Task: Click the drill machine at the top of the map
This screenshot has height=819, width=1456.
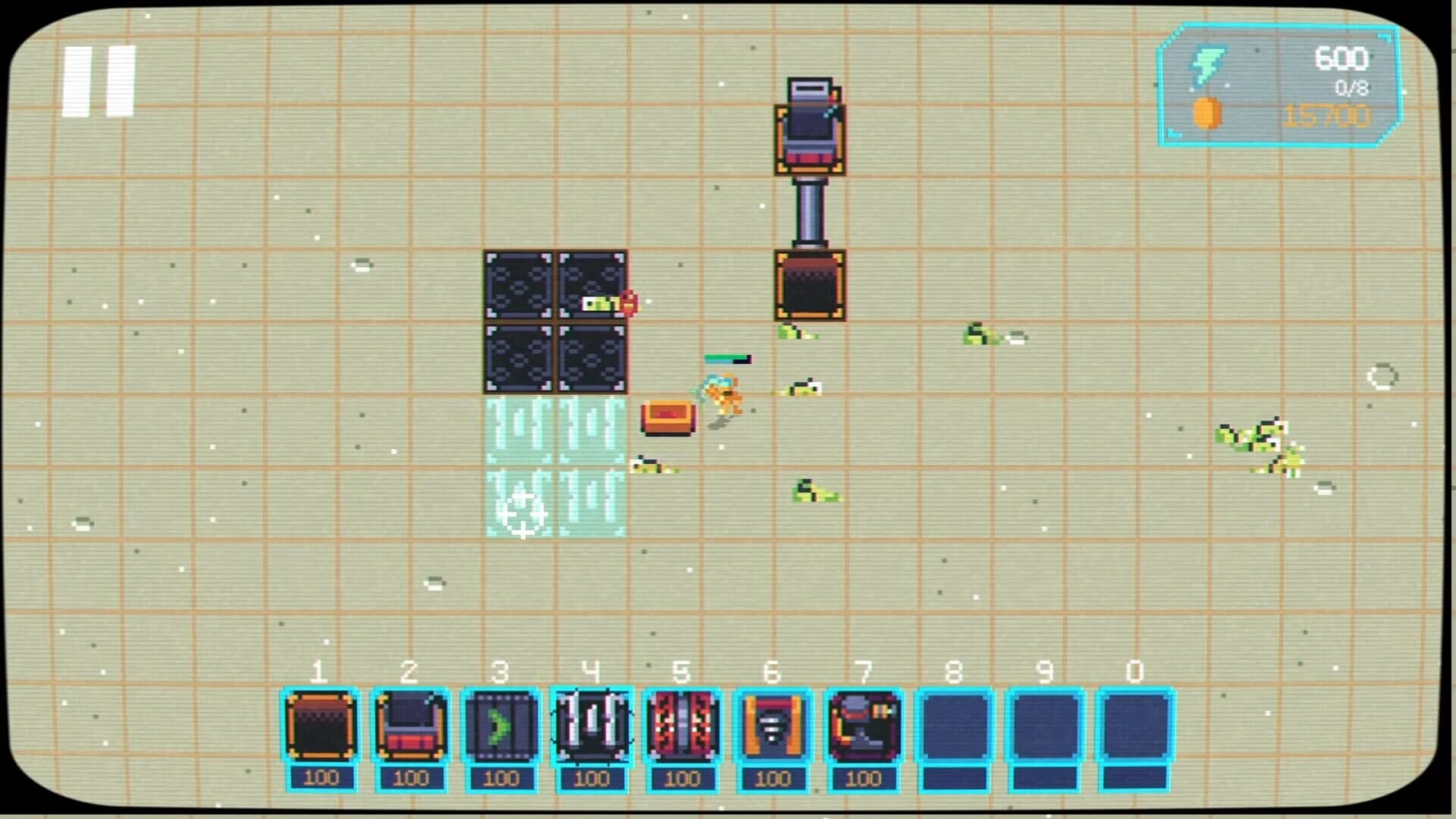Action: pos(808,125)
